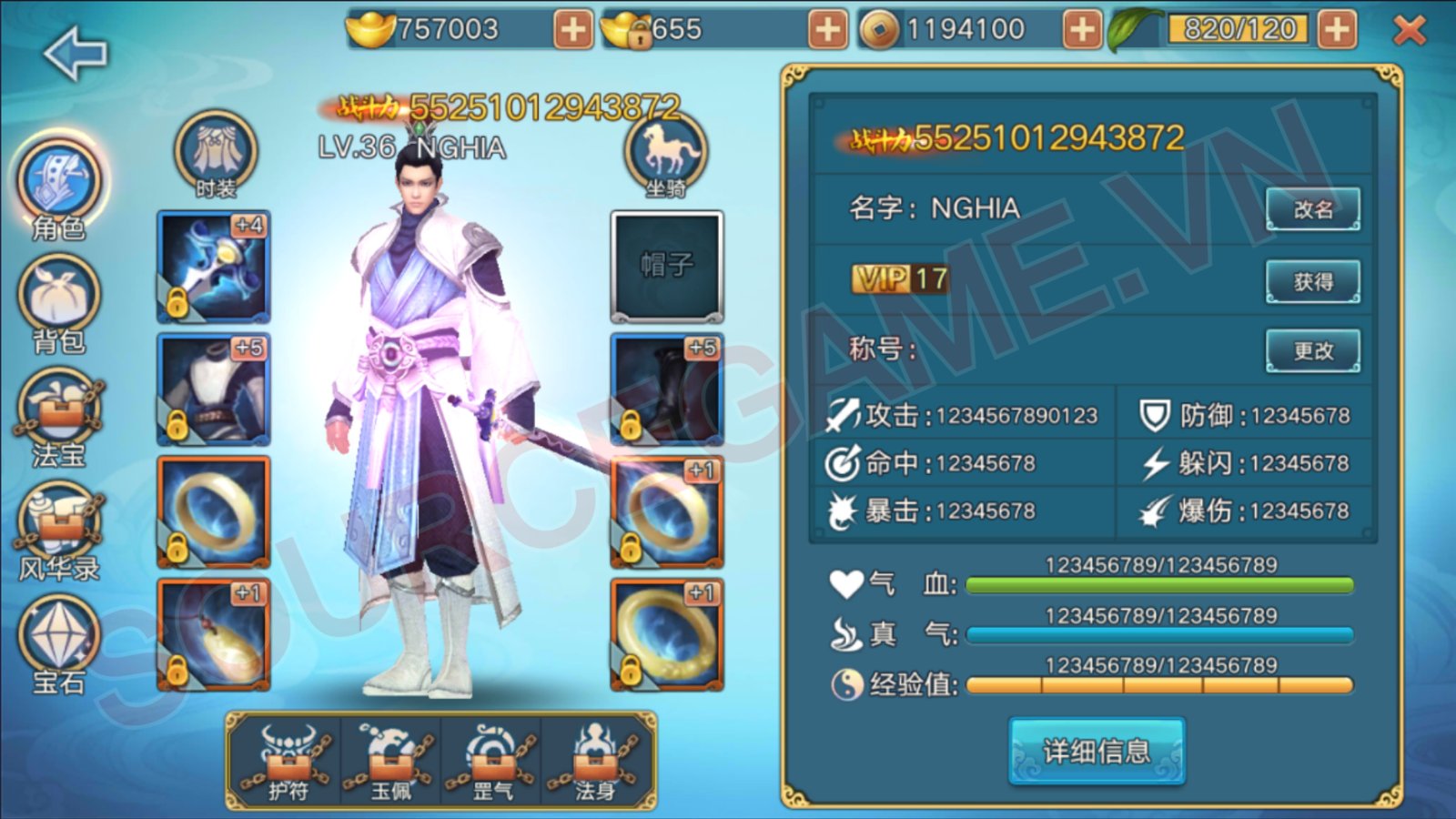This screenshot has width=1456, height=819.
Task: Change title with the 更改 button
Action: (1312, 350)
